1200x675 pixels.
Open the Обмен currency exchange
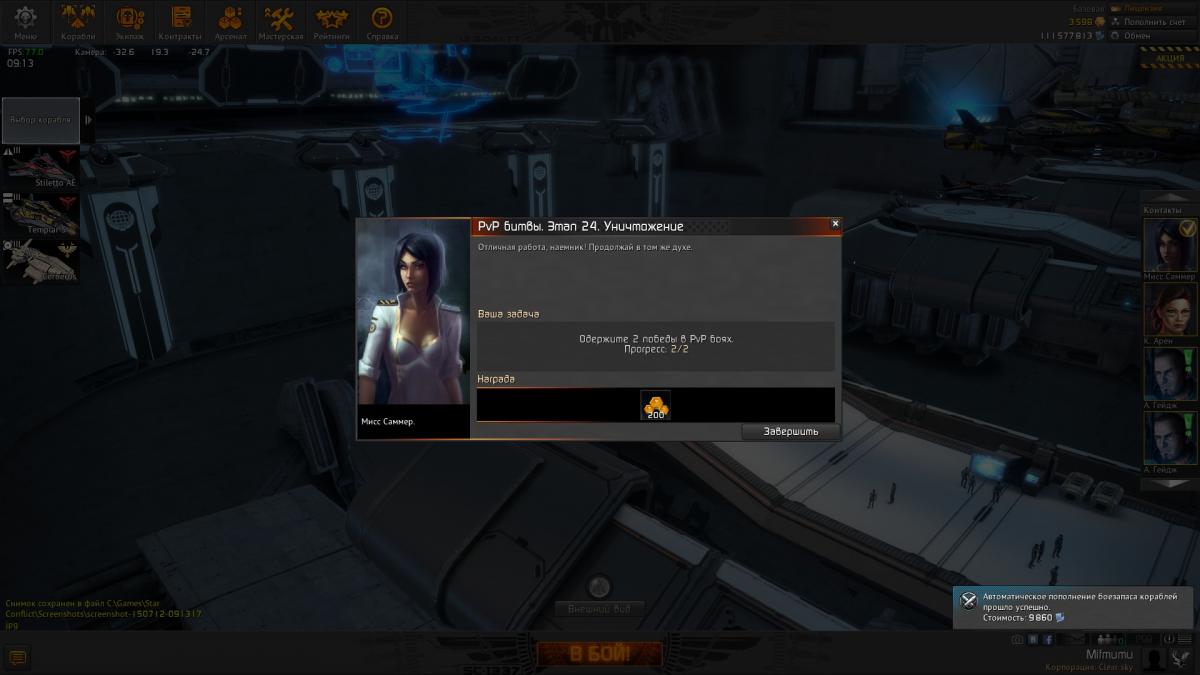click(x=1136, y=35)
